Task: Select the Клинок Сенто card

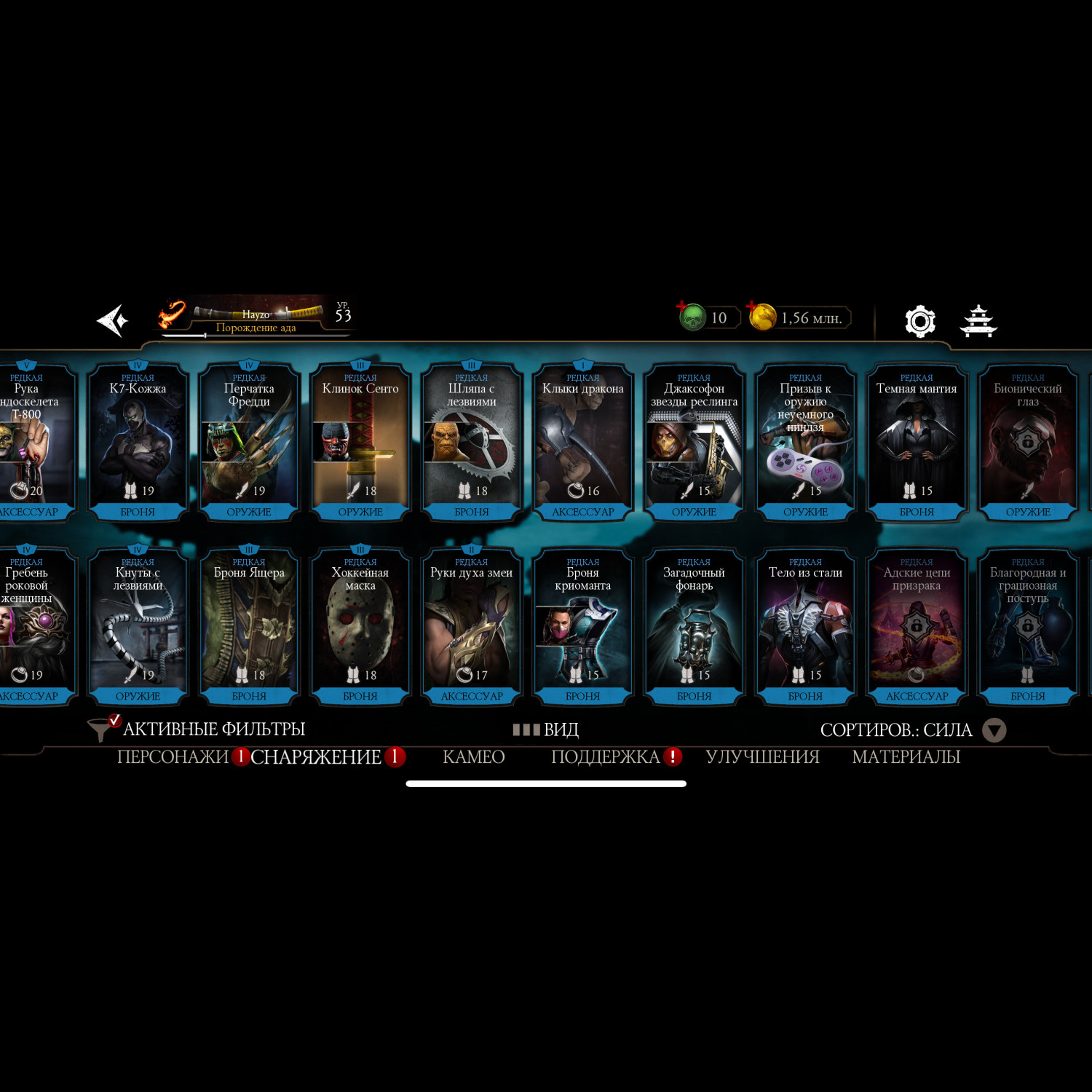Action: click(x=360, y=441)
